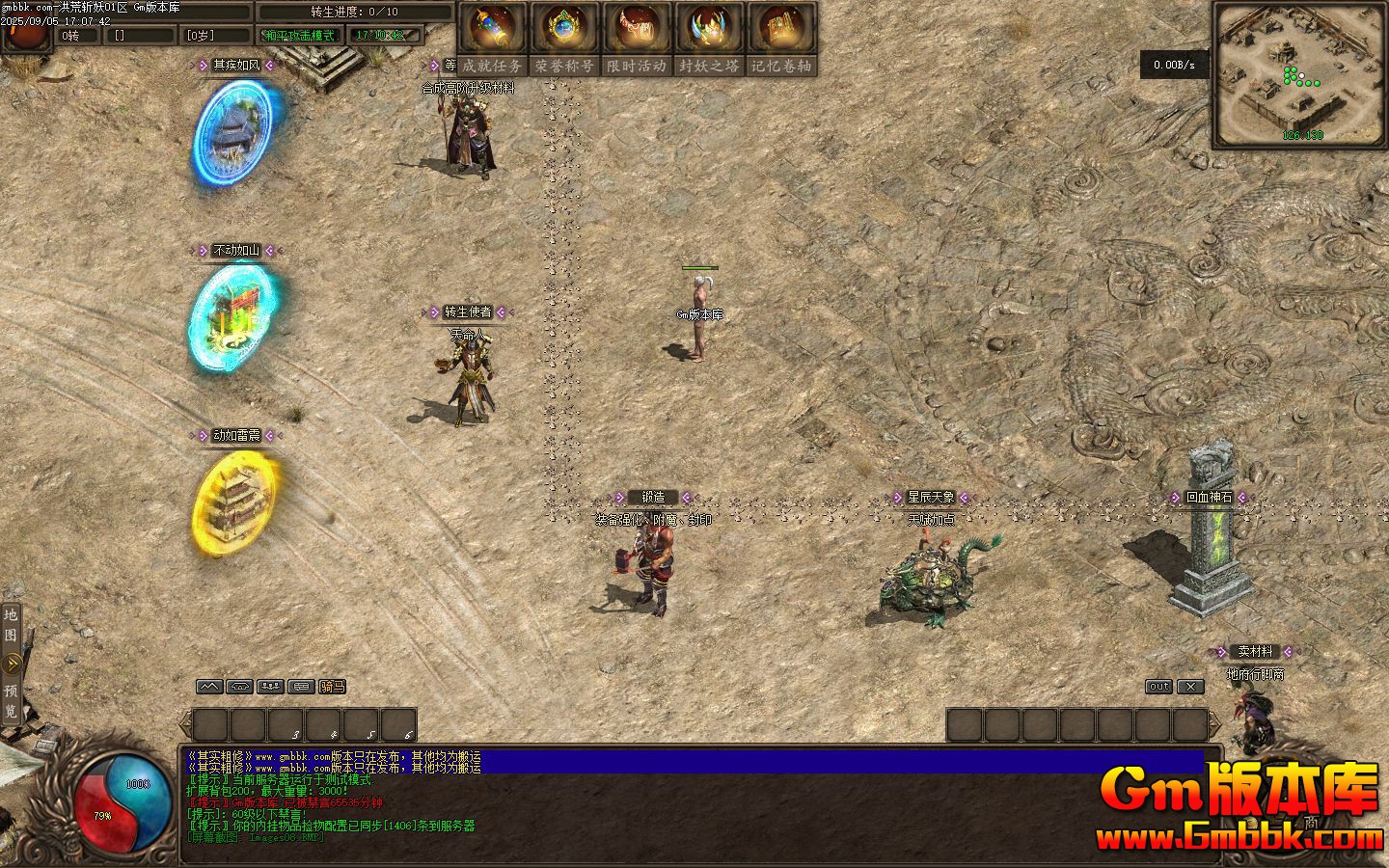Click the speech-lines chat icon button
This screenshot has width=1389, height=868.
(x=301, y=687)
